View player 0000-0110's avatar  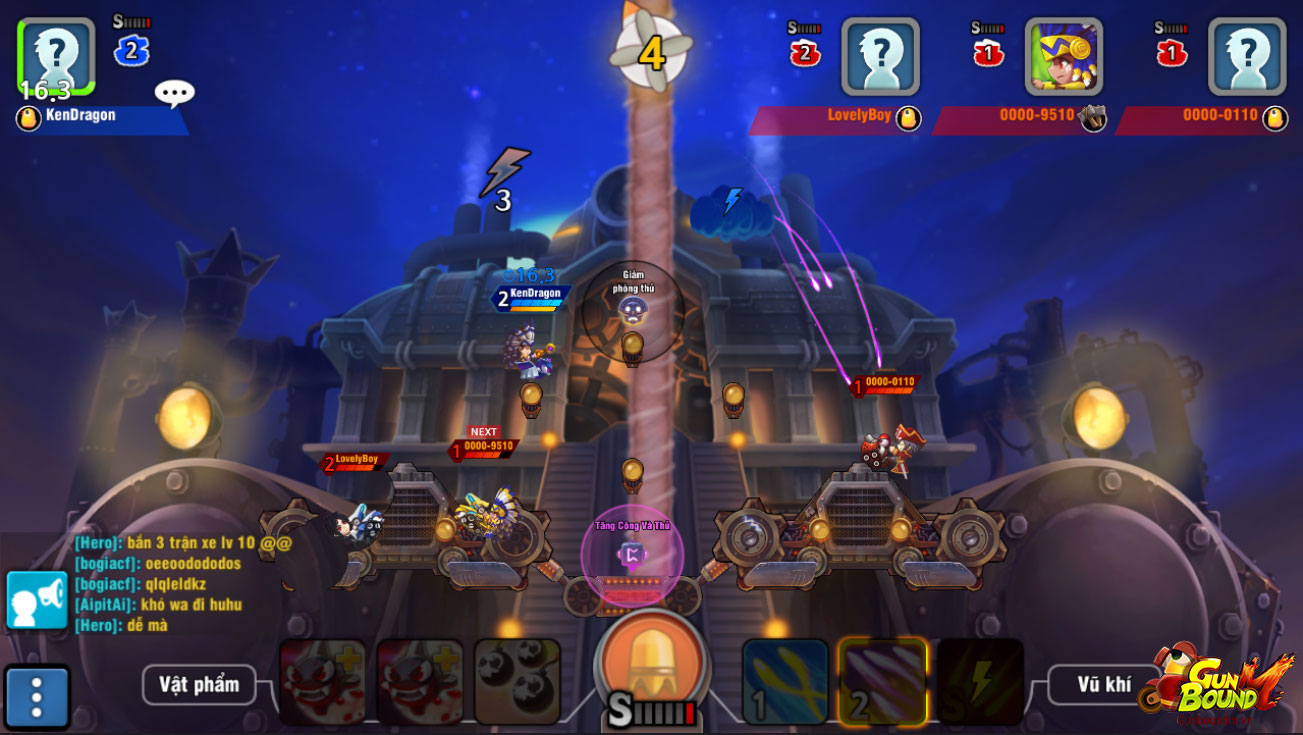click(1247, 56)
